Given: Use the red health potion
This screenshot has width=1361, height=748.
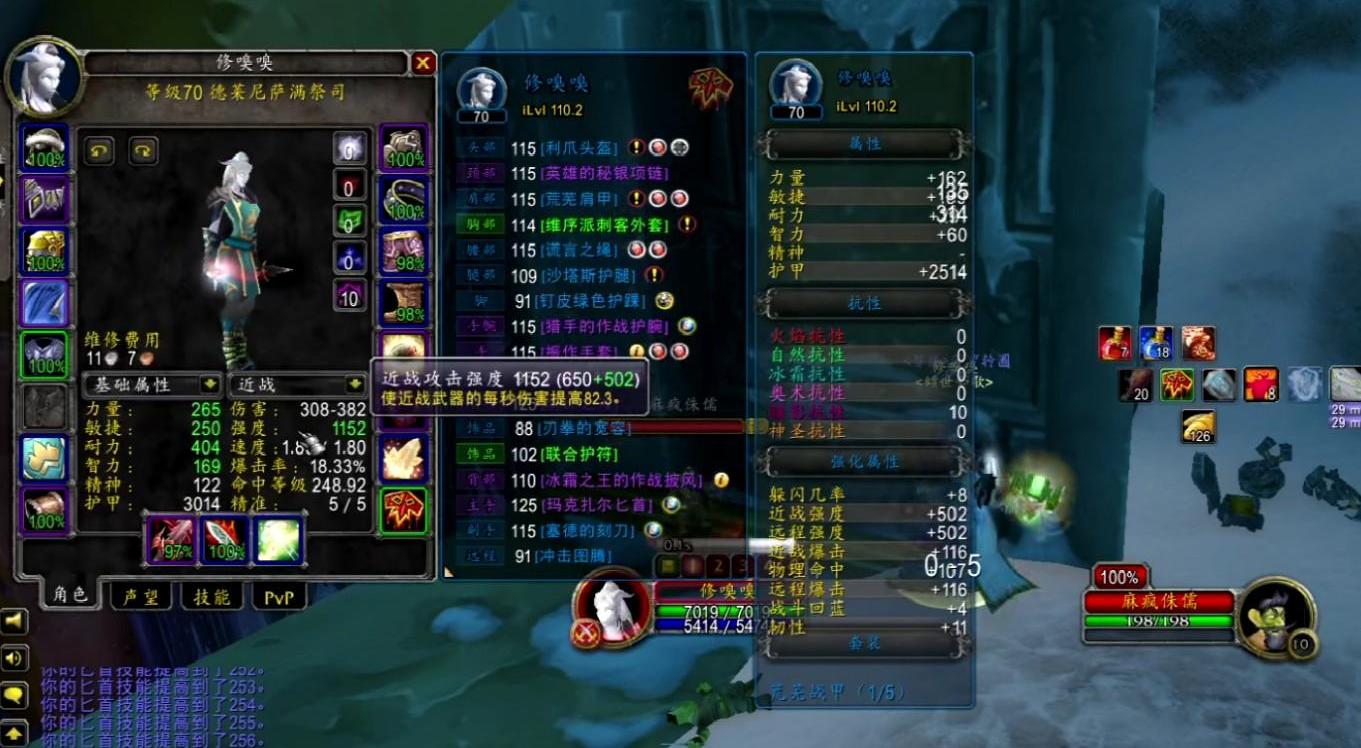Looking at the screenshot, I should 1114,343.
